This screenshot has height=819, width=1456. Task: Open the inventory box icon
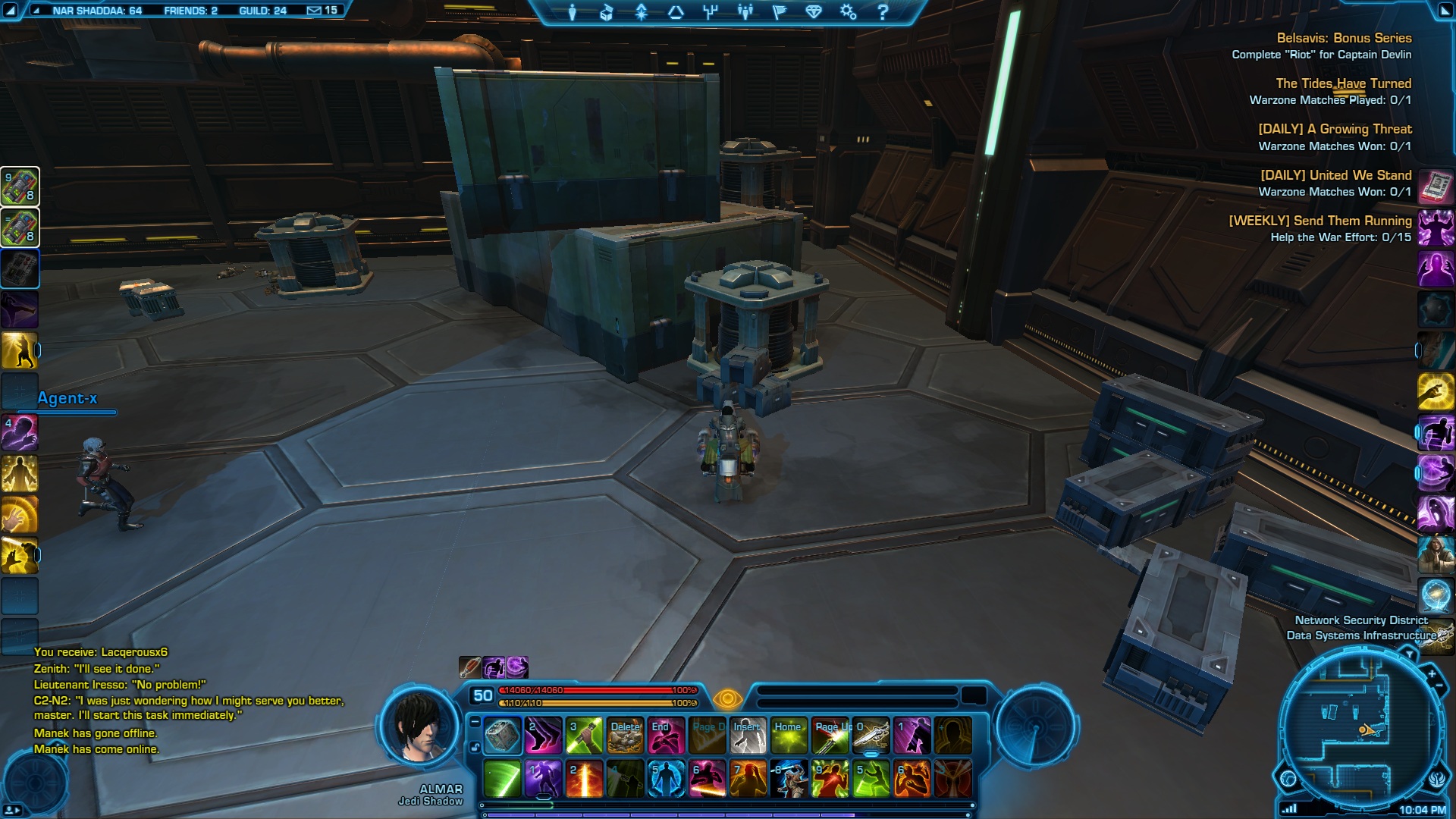(x=607, y=12)
